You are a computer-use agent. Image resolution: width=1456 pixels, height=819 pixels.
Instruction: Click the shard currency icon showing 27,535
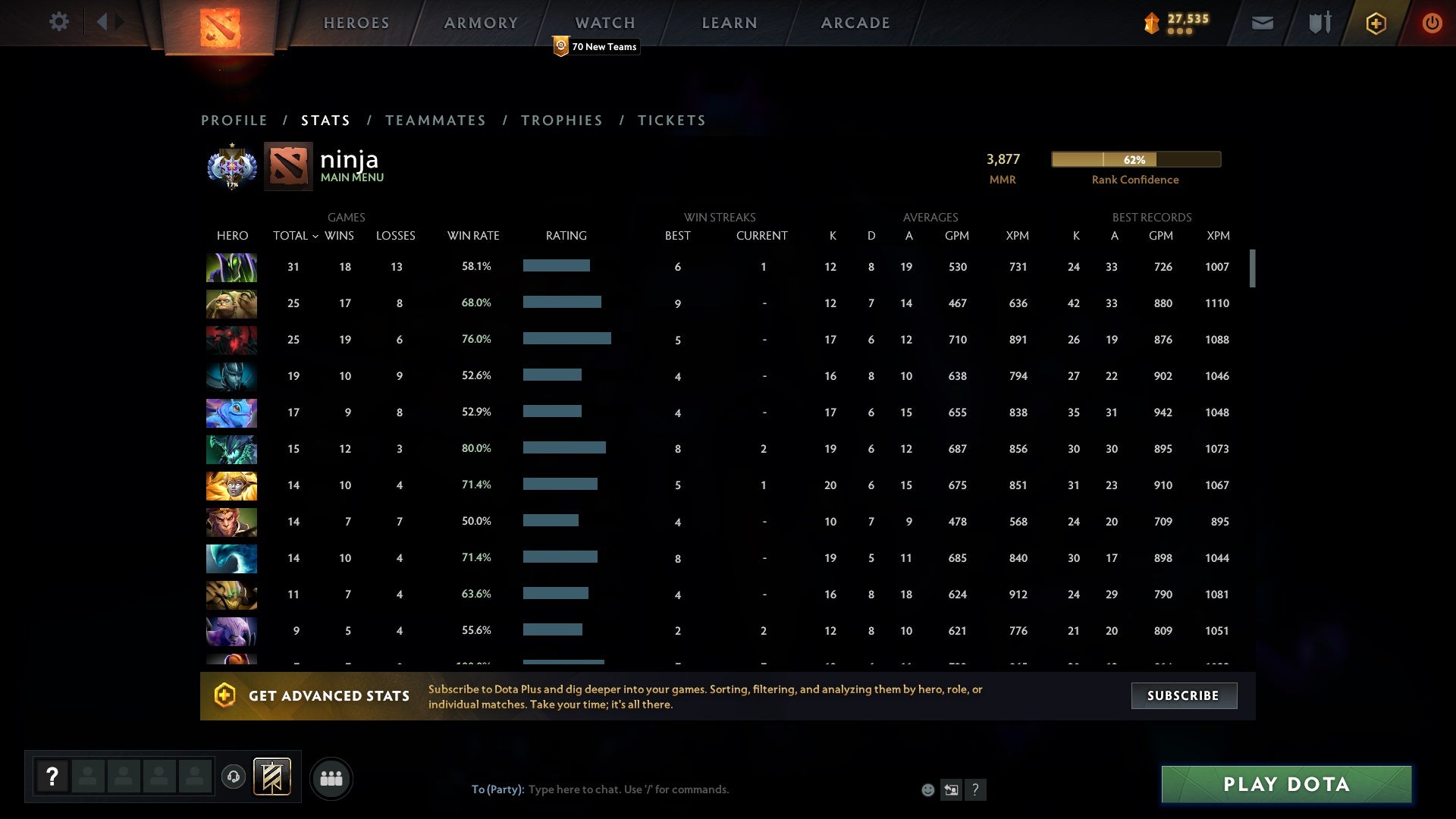click(x=1150, y=23)
